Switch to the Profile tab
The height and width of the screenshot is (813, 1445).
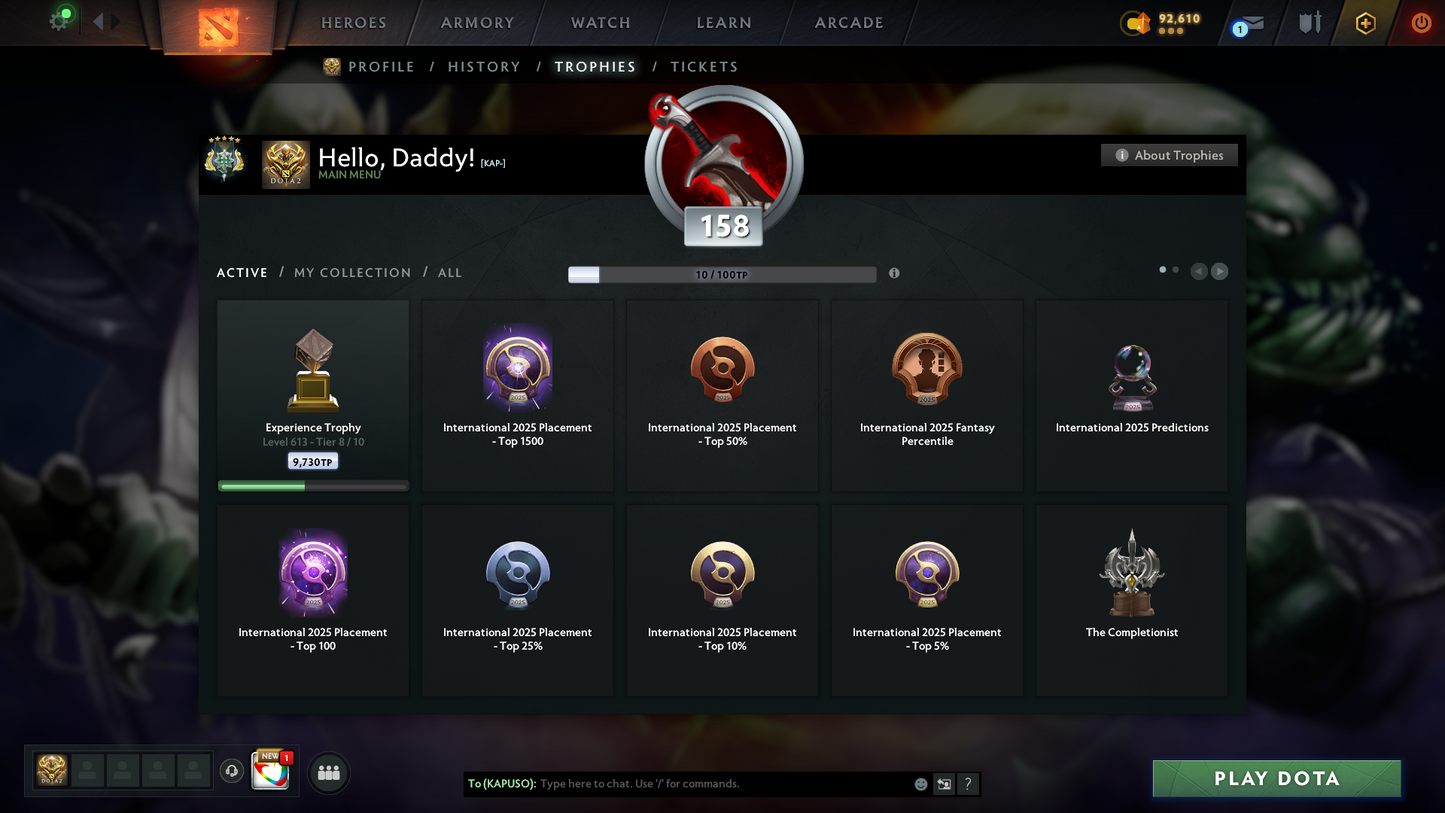380,67
